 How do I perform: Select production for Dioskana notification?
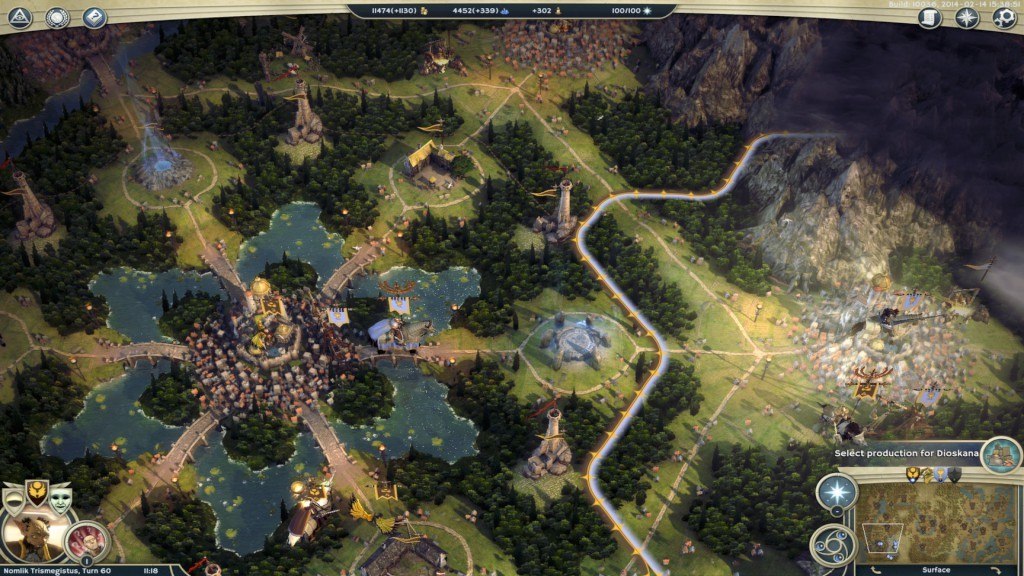coord(905,453)
